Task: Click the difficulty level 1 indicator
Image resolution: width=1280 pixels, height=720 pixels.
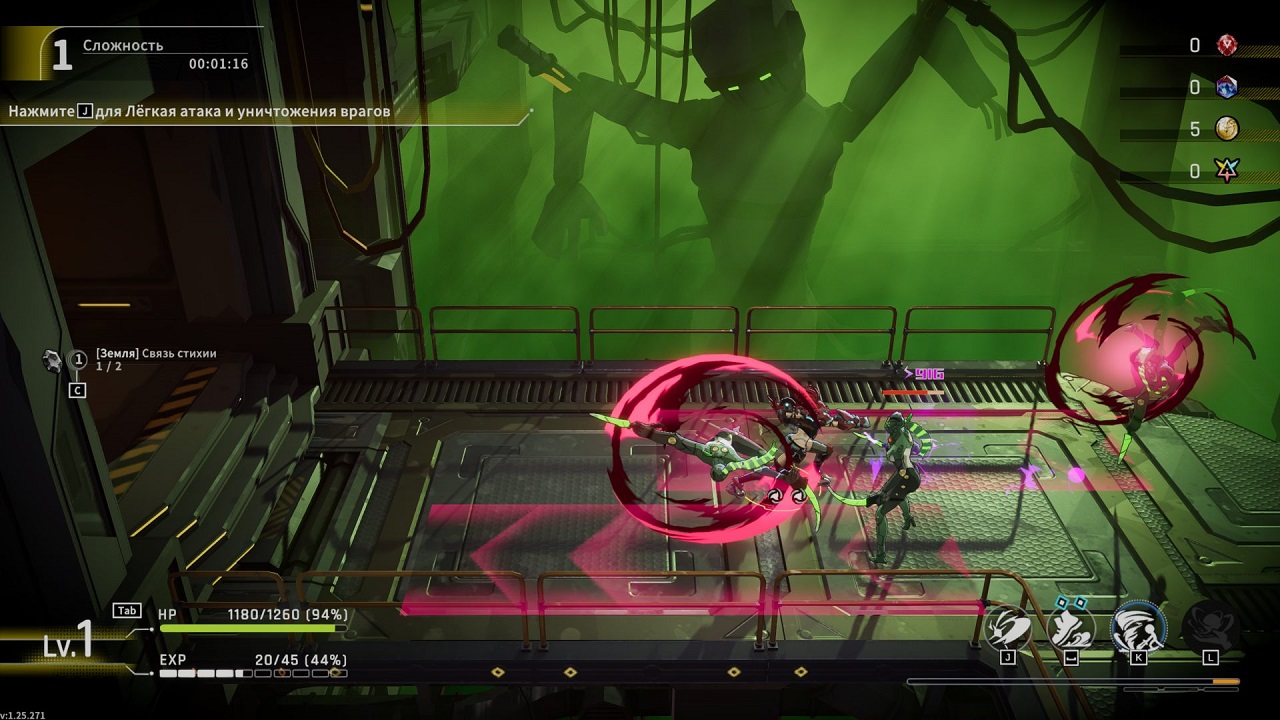Action: click(61, 55)
